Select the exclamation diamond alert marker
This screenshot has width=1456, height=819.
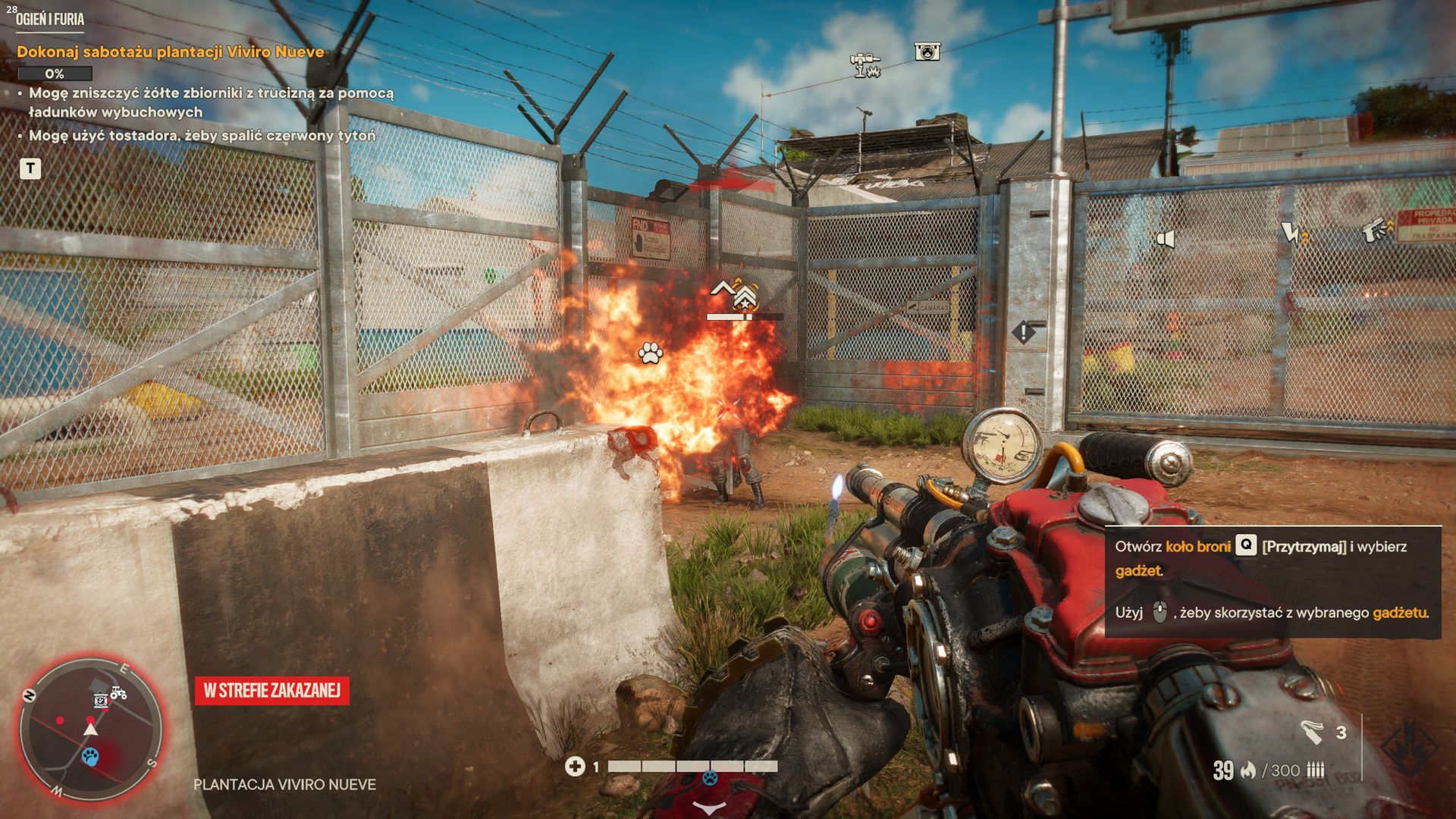point(1023,331)
